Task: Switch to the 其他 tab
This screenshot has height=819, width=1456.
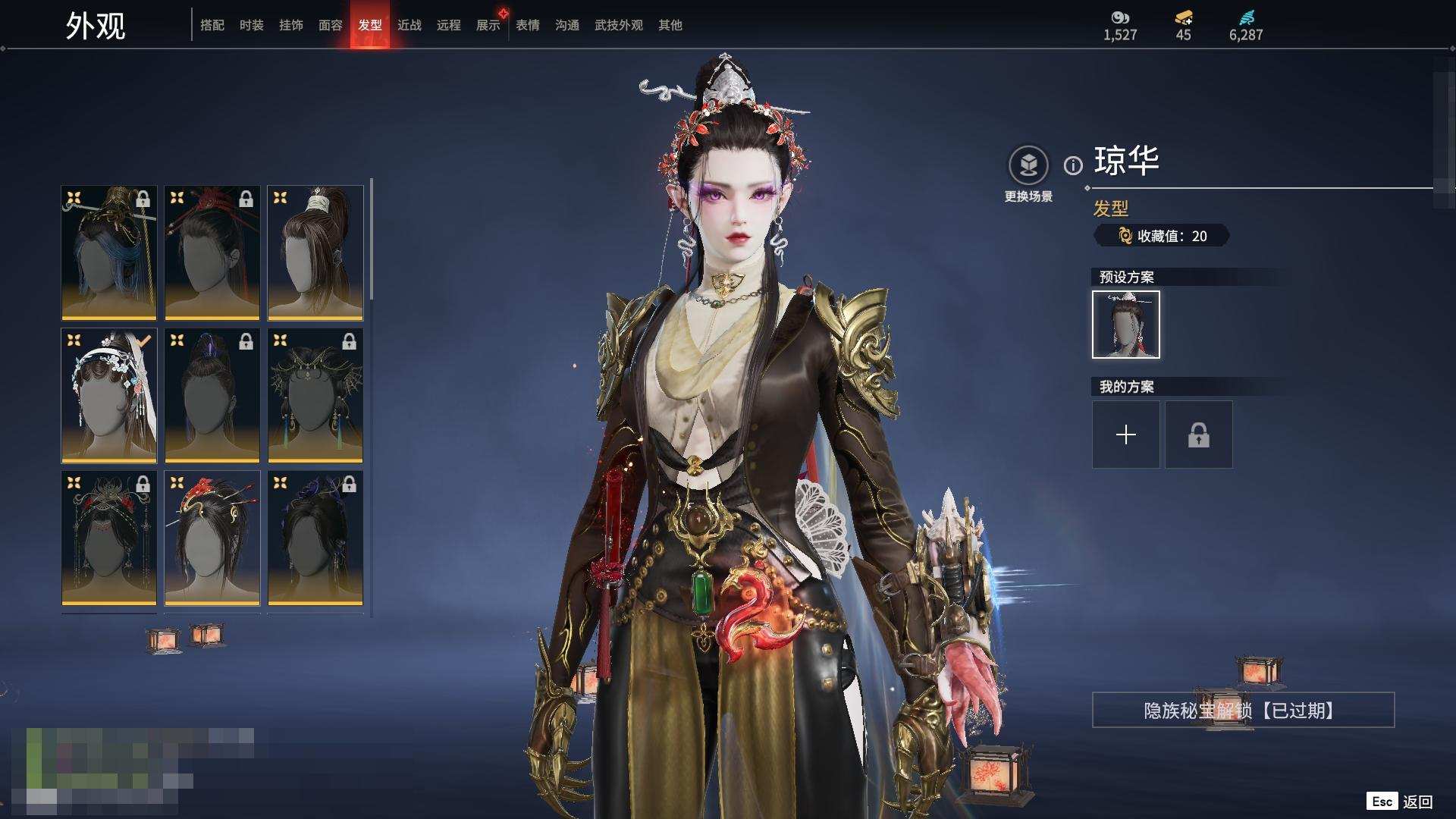Action: [670, 25]
